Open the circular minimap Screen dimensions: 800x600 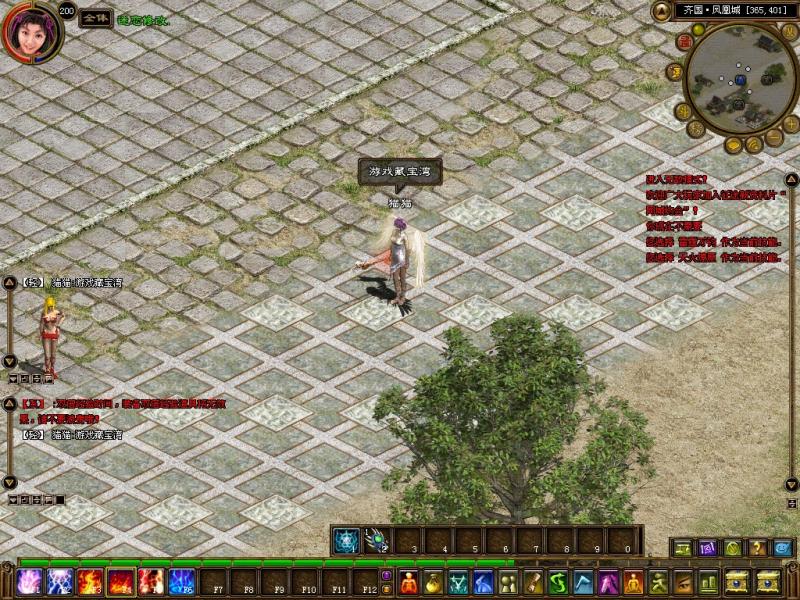tap(739, 79)
